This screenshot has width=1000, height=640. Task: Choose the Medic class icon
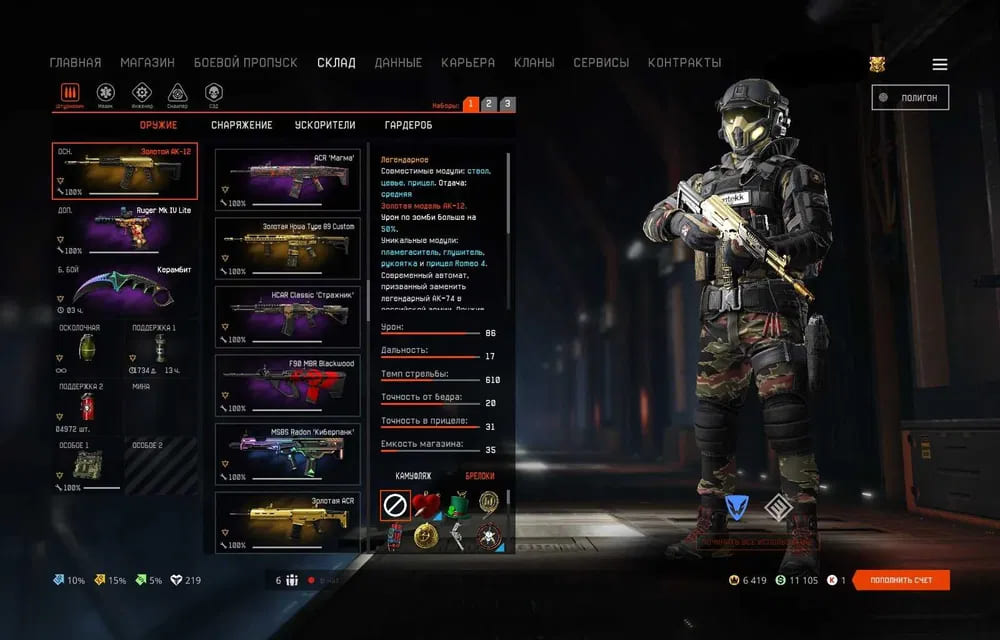(x=105, y=93)
